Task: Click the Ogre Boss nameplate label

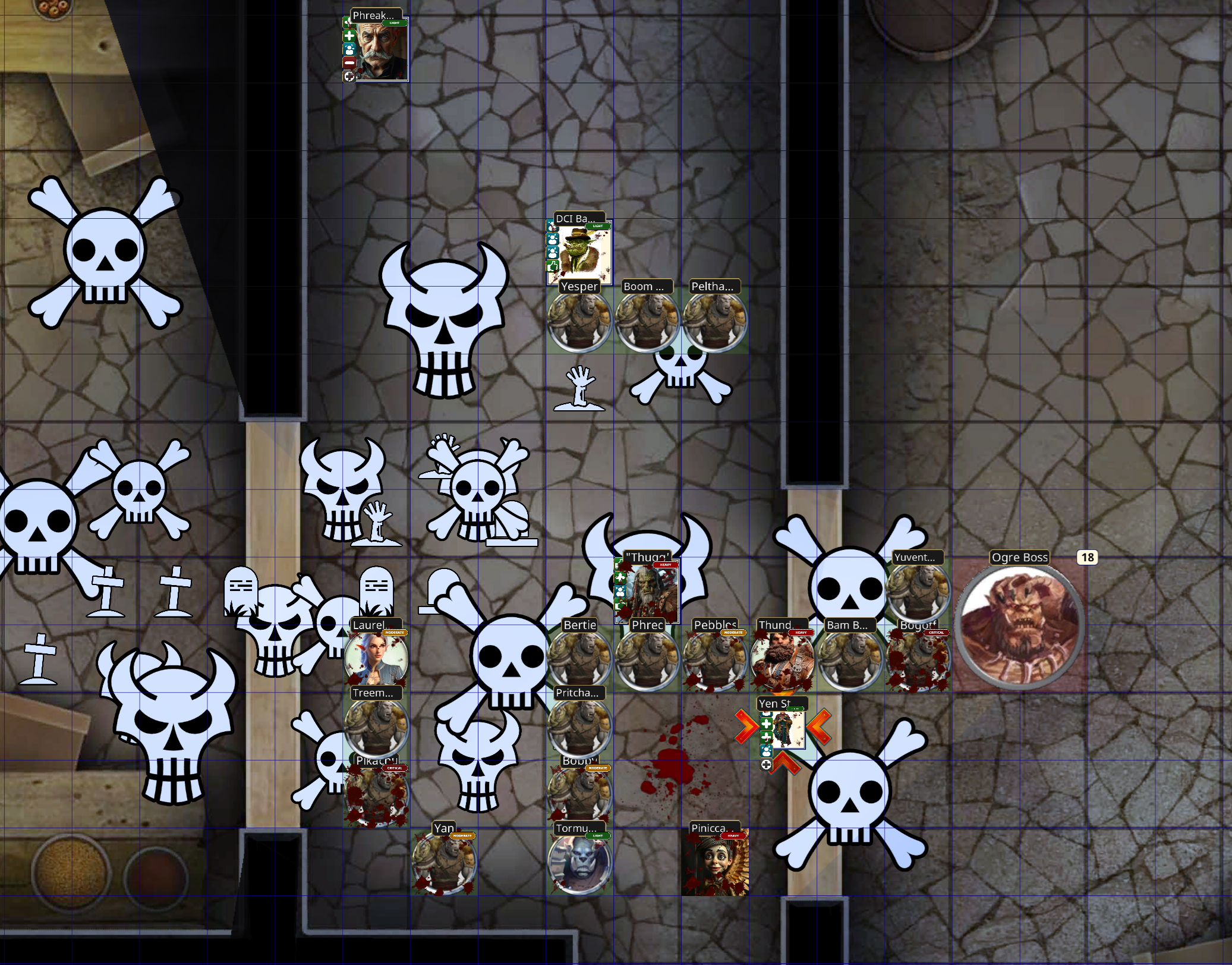Action: [x=1019, y=558]
